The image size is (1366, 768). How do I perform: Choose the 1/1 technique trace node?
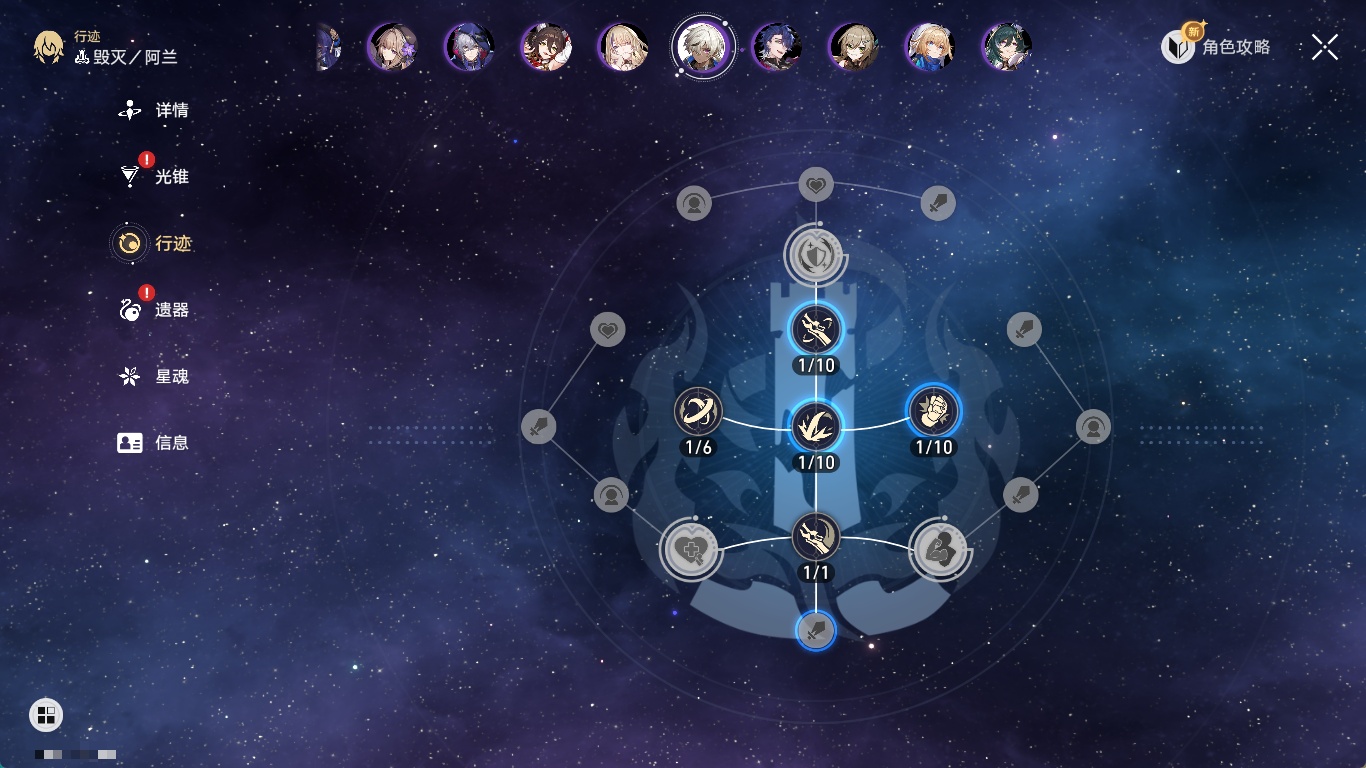816,538
